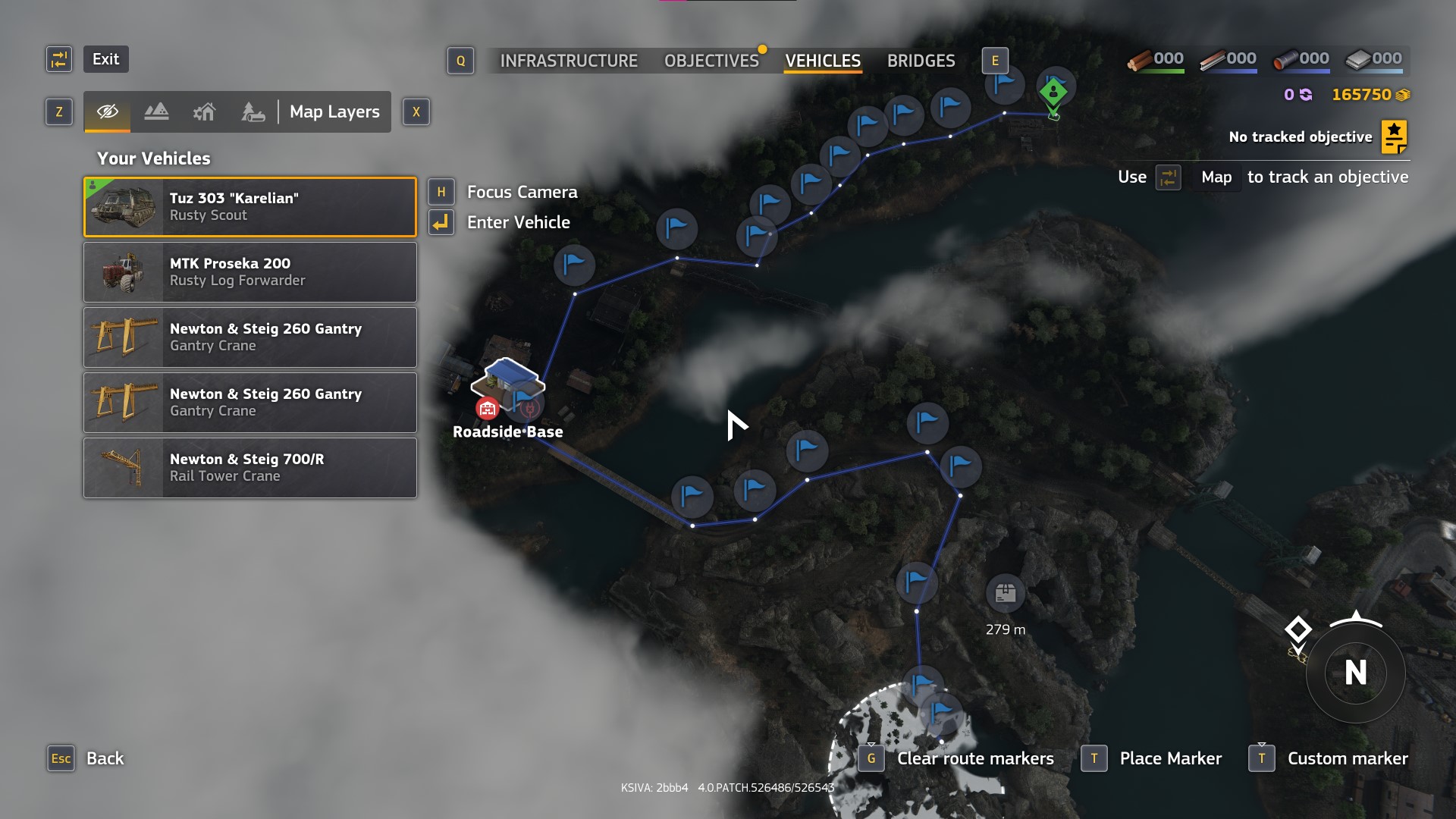Go back with the Back button
1456x819 pixels.
105,758
